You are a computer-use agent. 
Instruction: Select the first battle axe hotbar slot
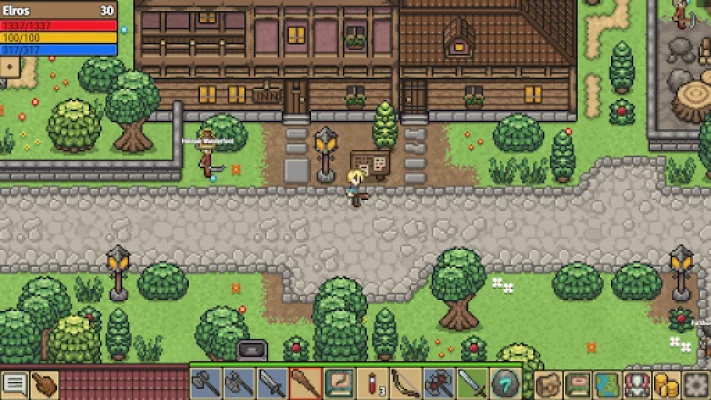point(205,384)
